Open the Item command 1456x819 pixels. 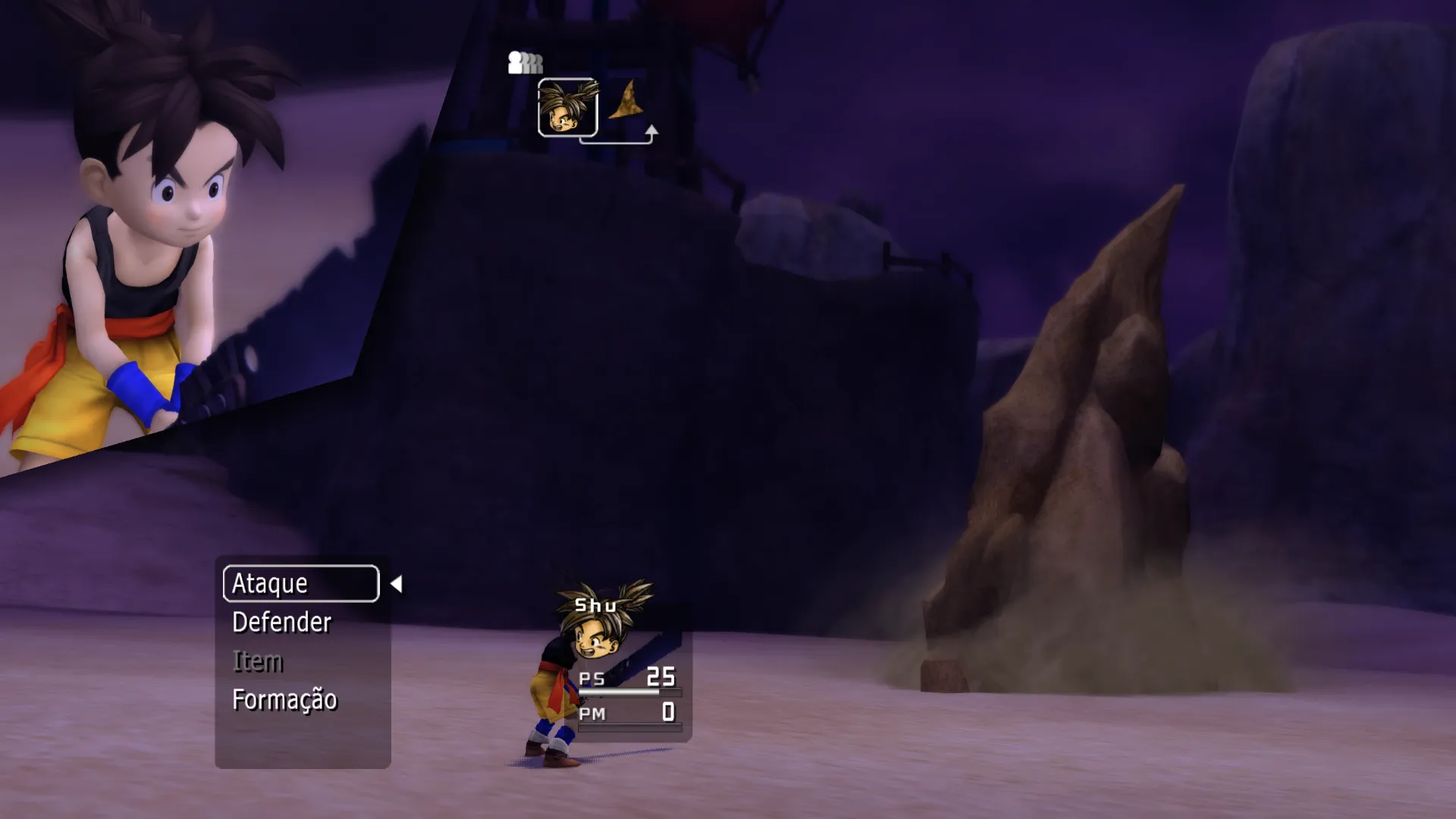coord(258,661)
